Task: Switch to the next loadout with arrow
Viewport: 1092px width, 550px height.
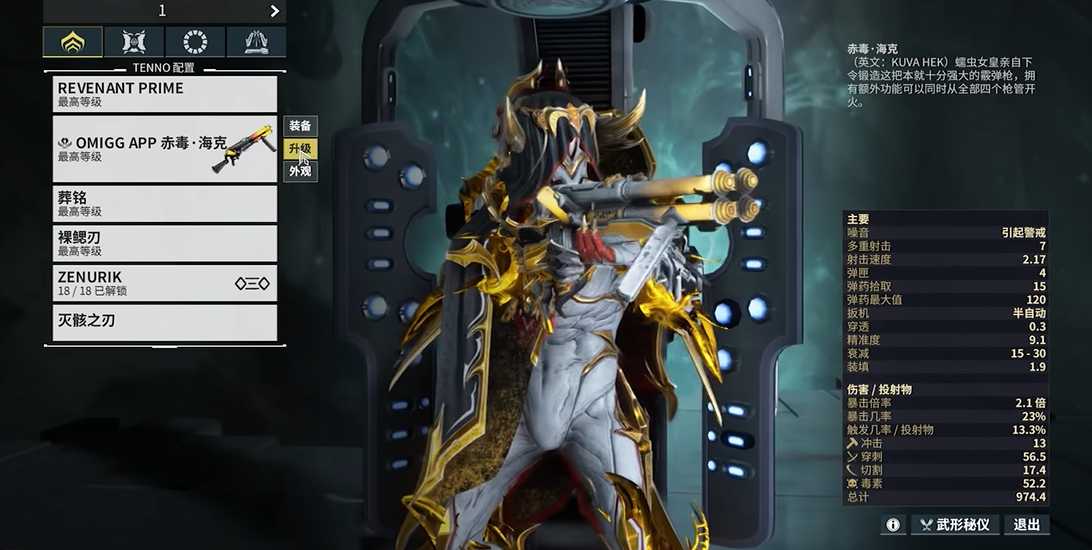Action: tap(275, 11)
